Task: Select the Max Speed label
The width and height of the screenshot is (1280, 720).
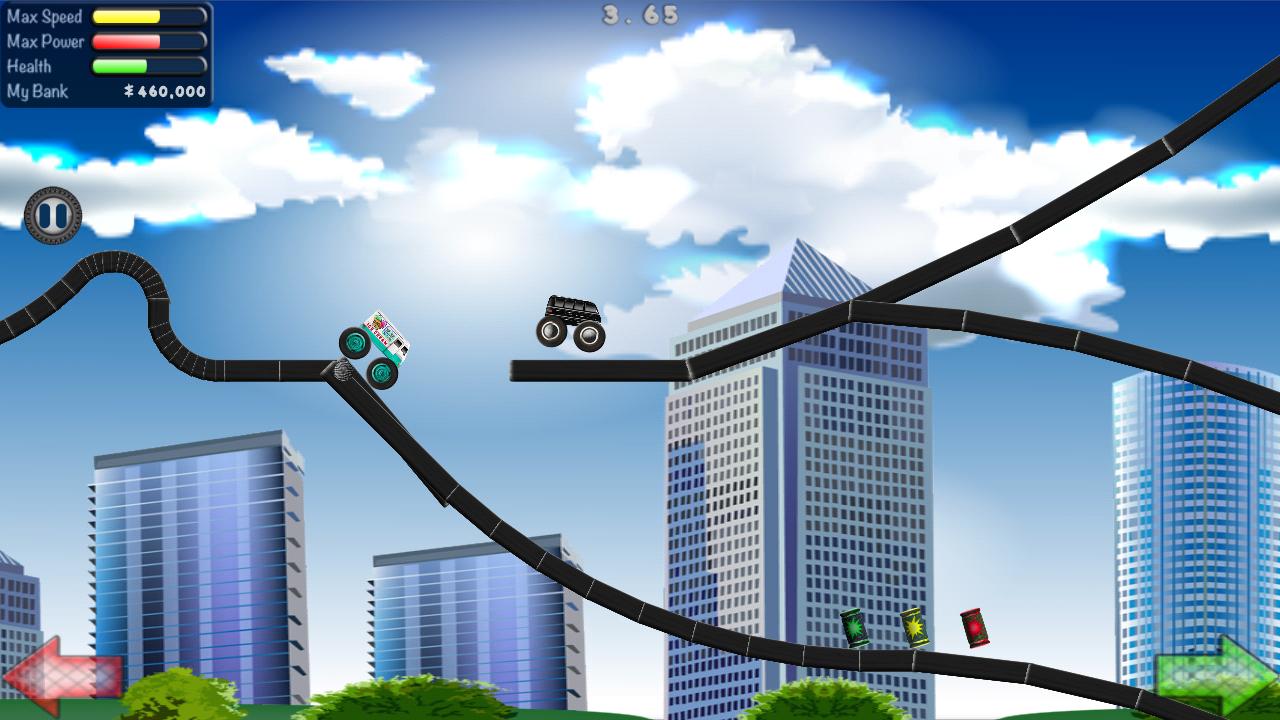Action: [x=43, y=15]
